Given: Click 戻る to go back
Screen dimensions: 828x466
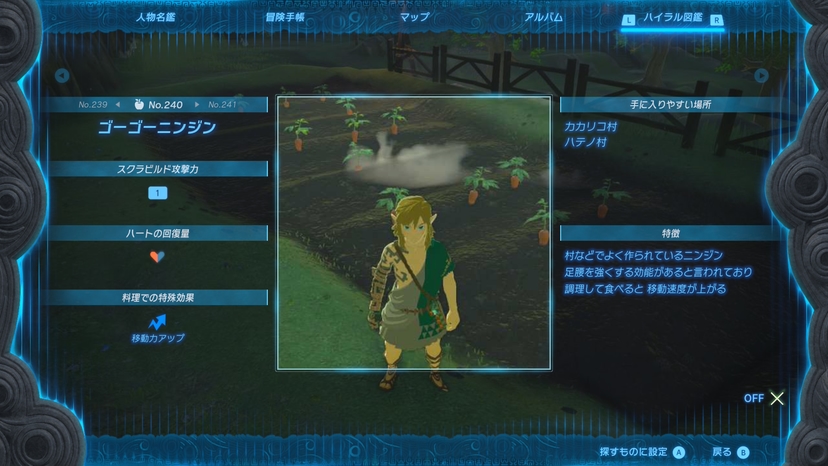Looking at the screenshot, I should pos(729,452).
